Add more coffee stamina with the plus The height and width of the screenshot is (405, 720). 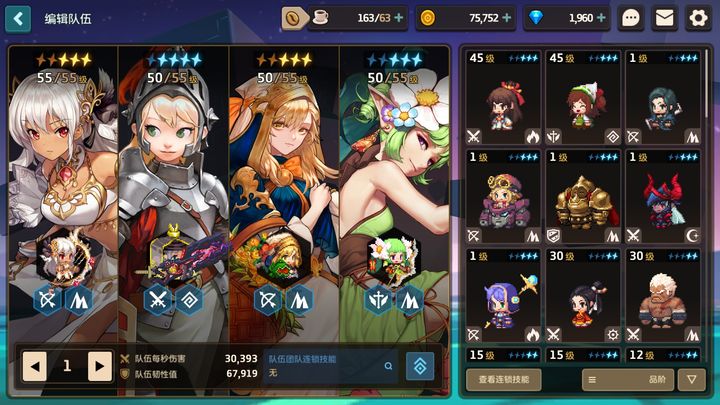(399, 18)
